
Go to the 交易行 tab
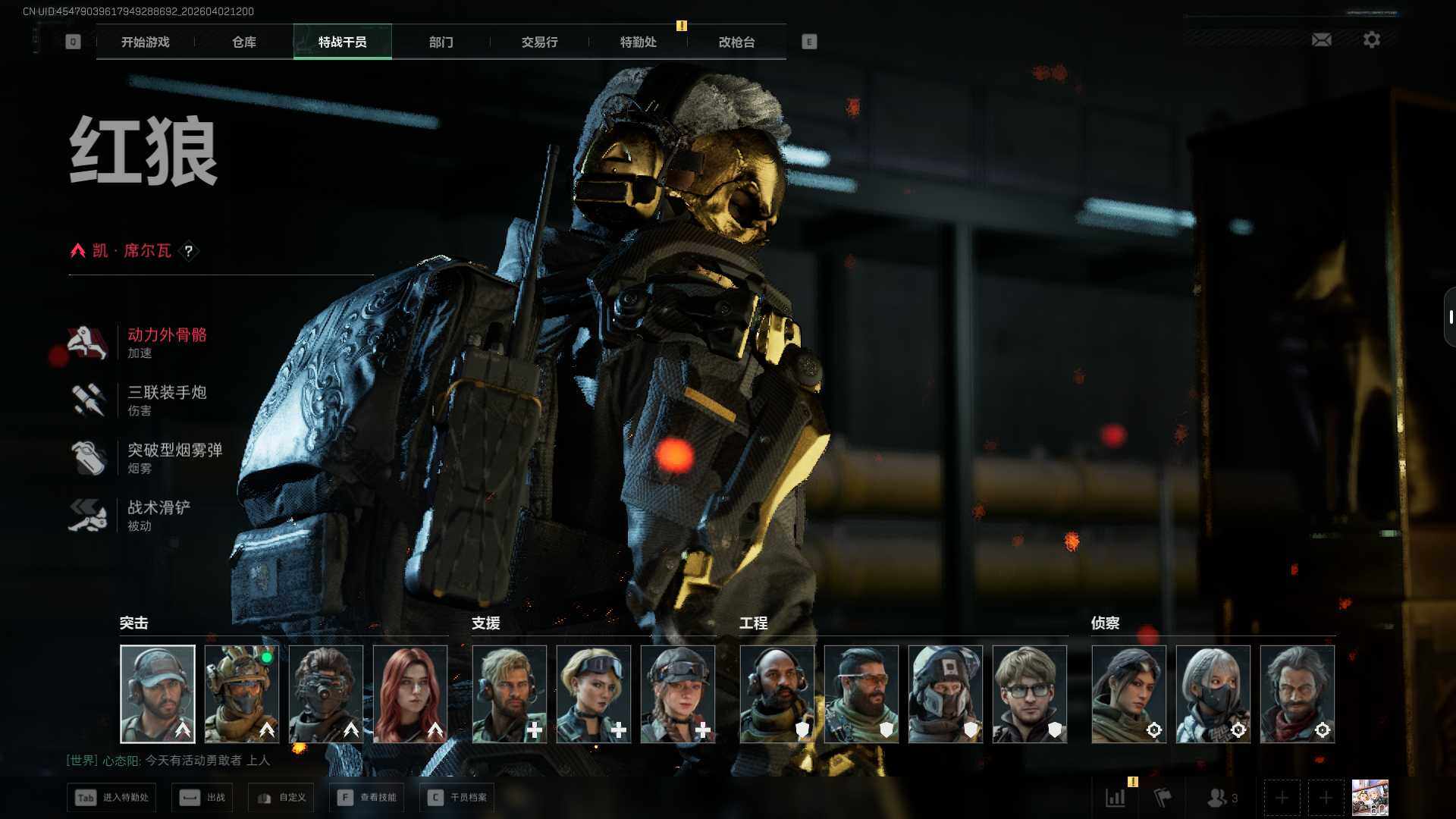[539, 42]
